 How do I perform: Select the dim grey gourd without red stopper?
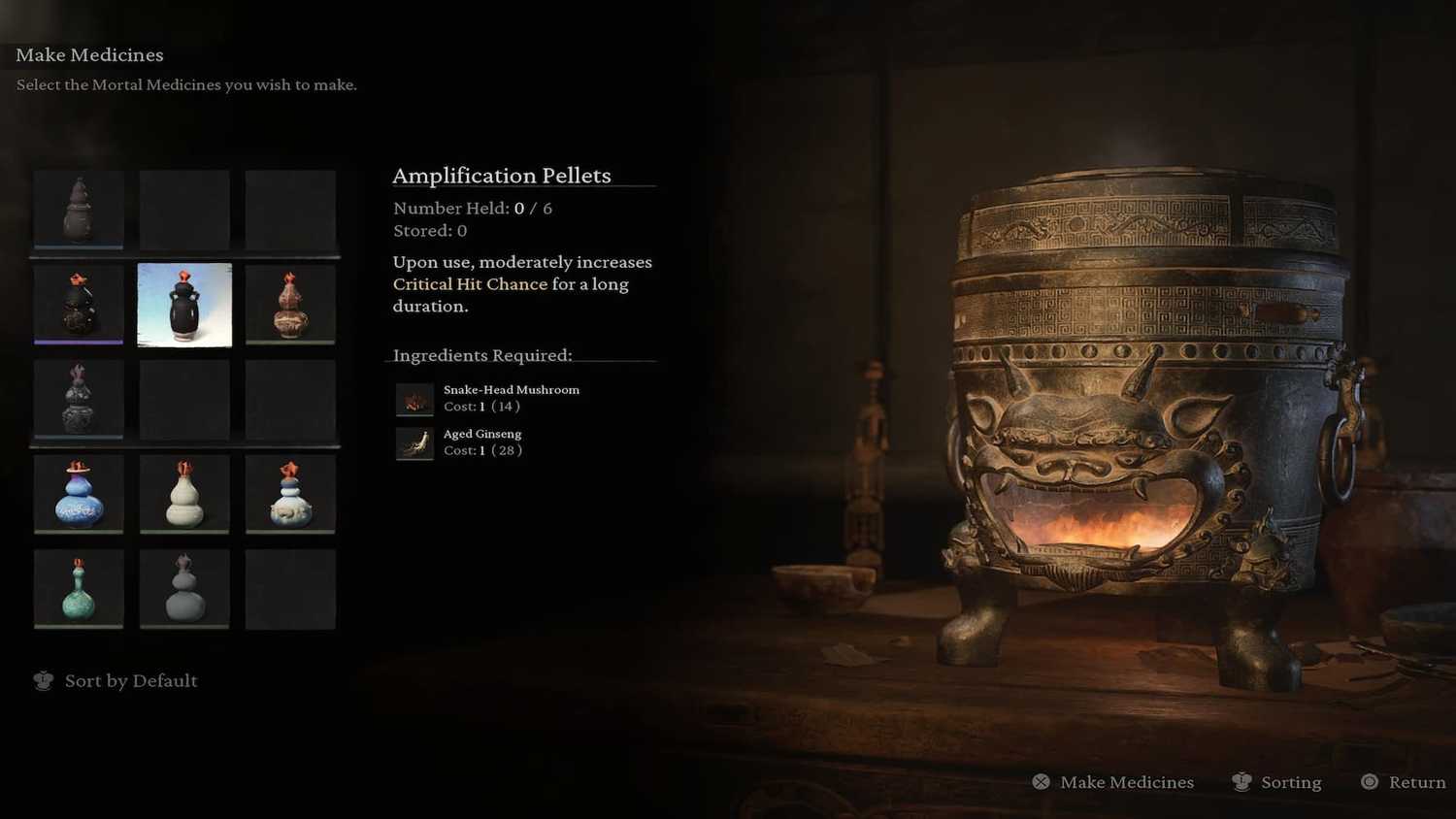[x=184, y=589]
